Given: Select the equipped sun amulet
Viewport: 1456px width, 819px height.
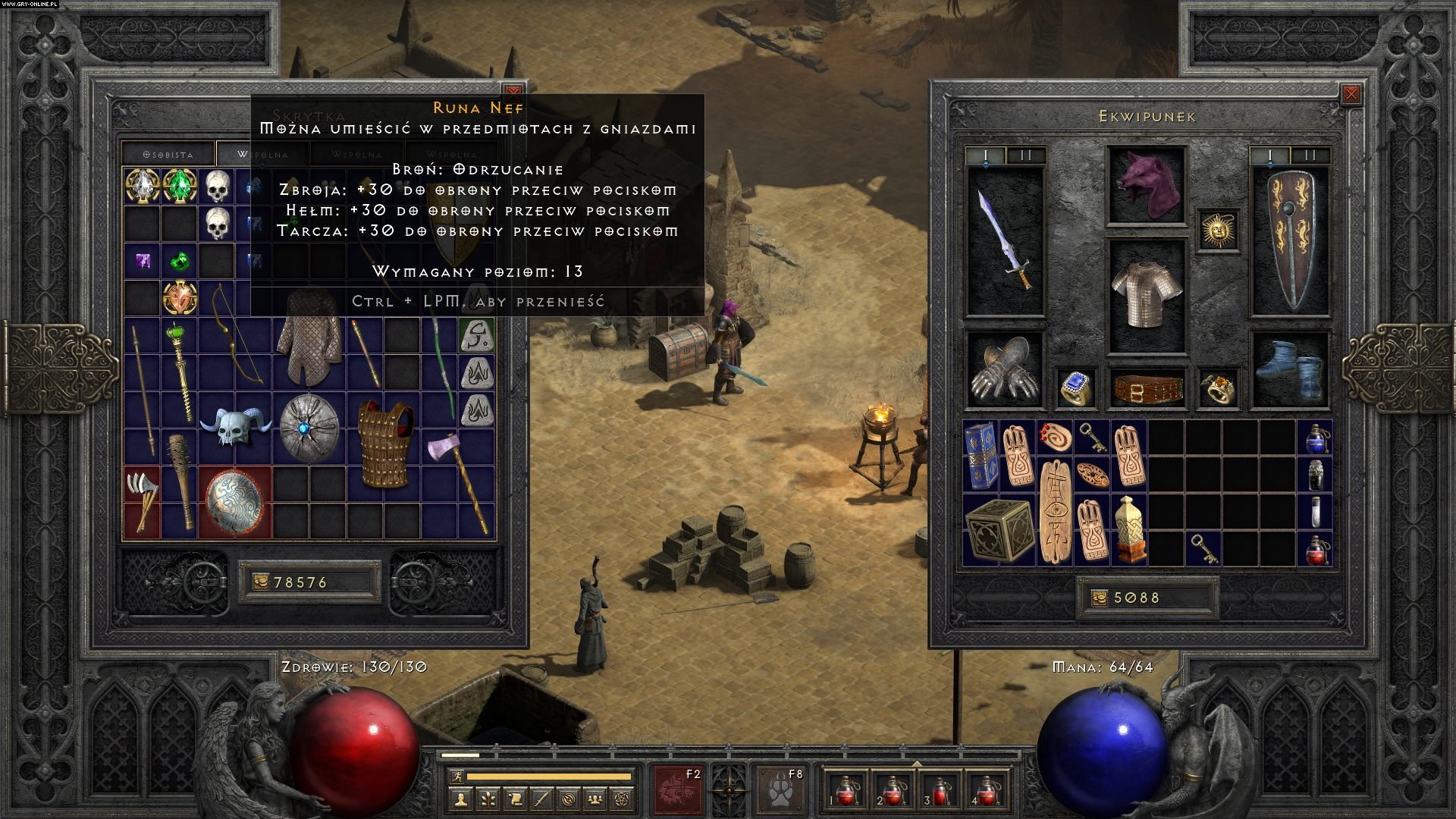Looking at the screenshot, I should (x=1218, y=229).
